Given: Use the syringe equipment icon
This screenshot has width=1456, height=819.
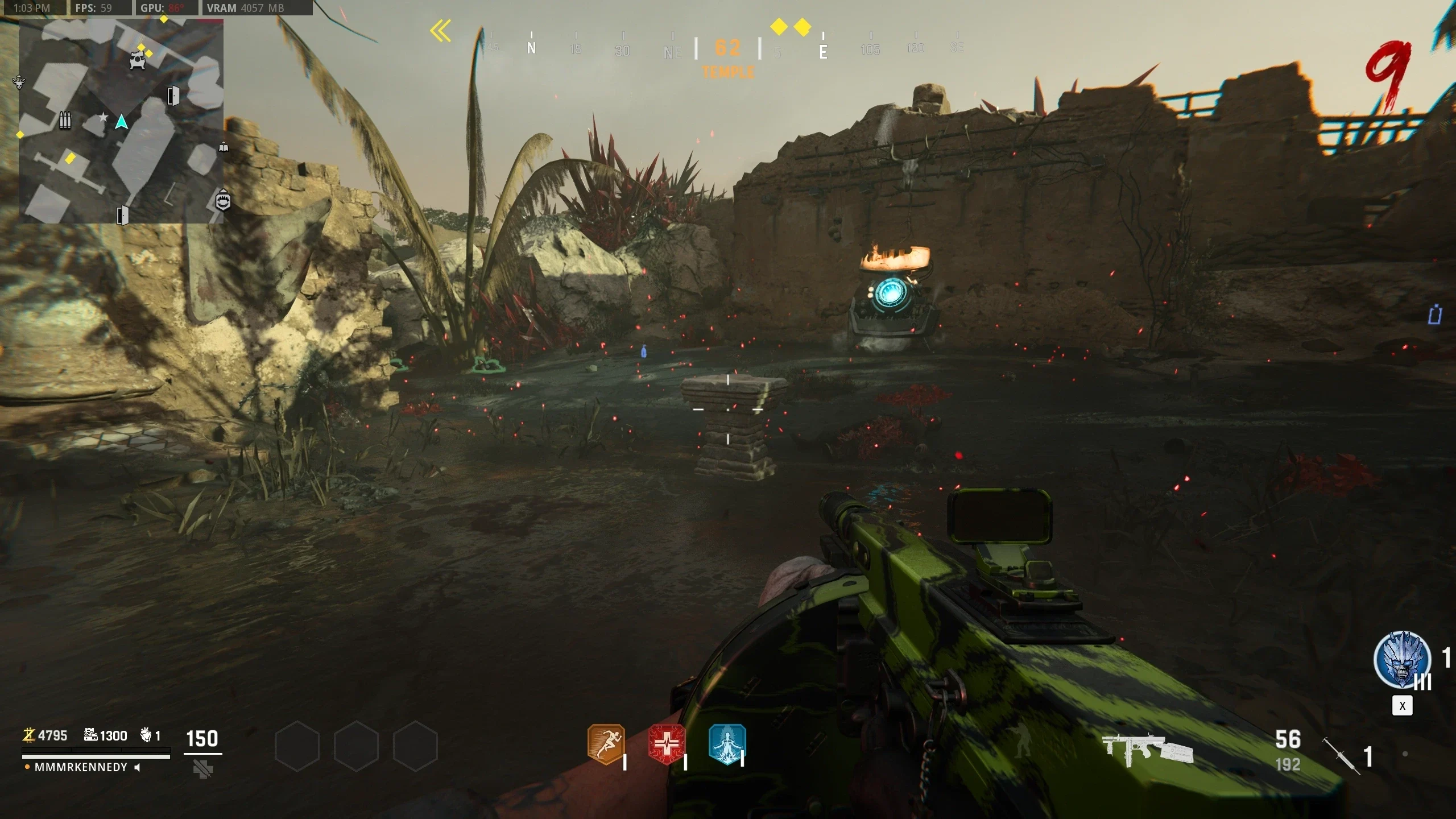Looking at the screenshot, I should (x=1341, y=755).
